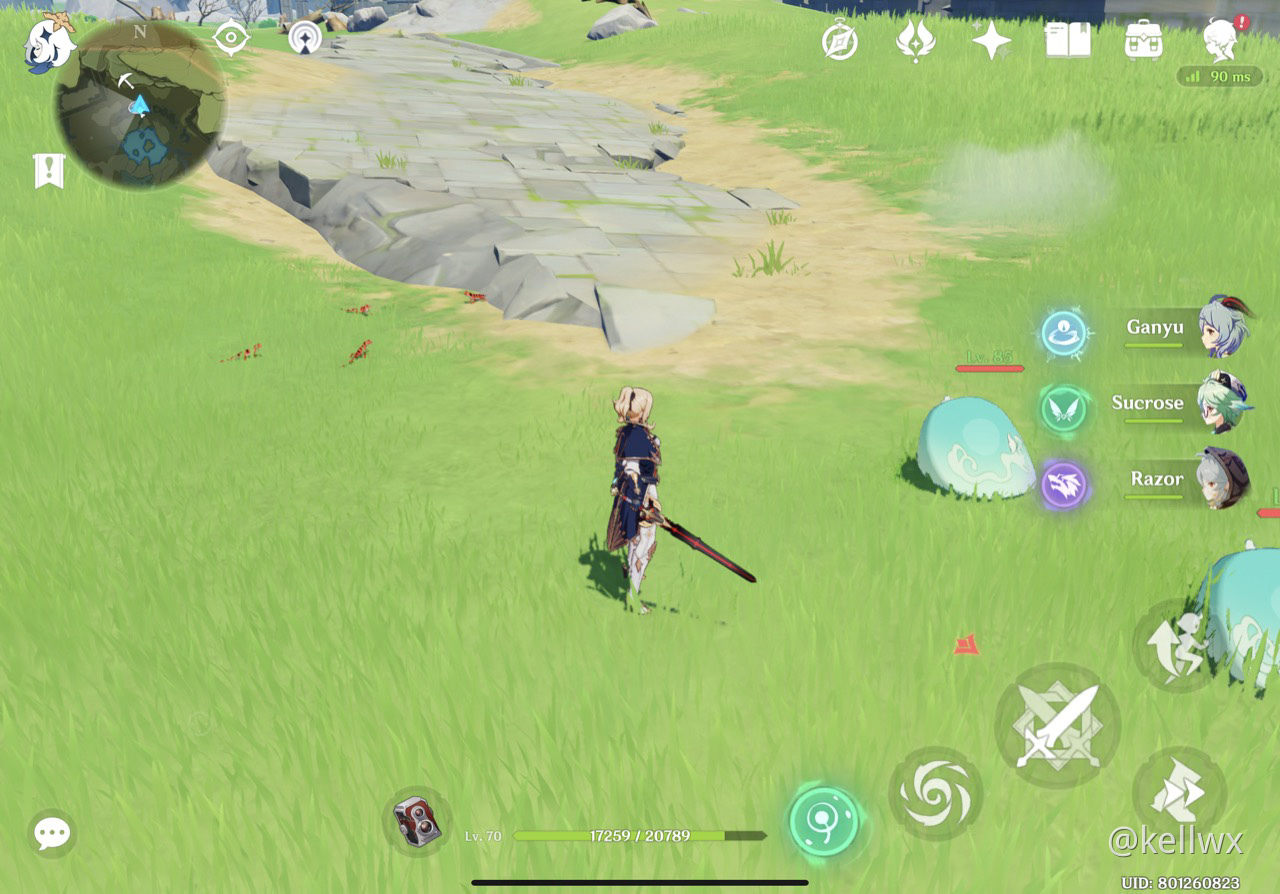The image size is (1280, 894).
Task: Click the party setup icon beside the minimap
Action: coord(305,38)
